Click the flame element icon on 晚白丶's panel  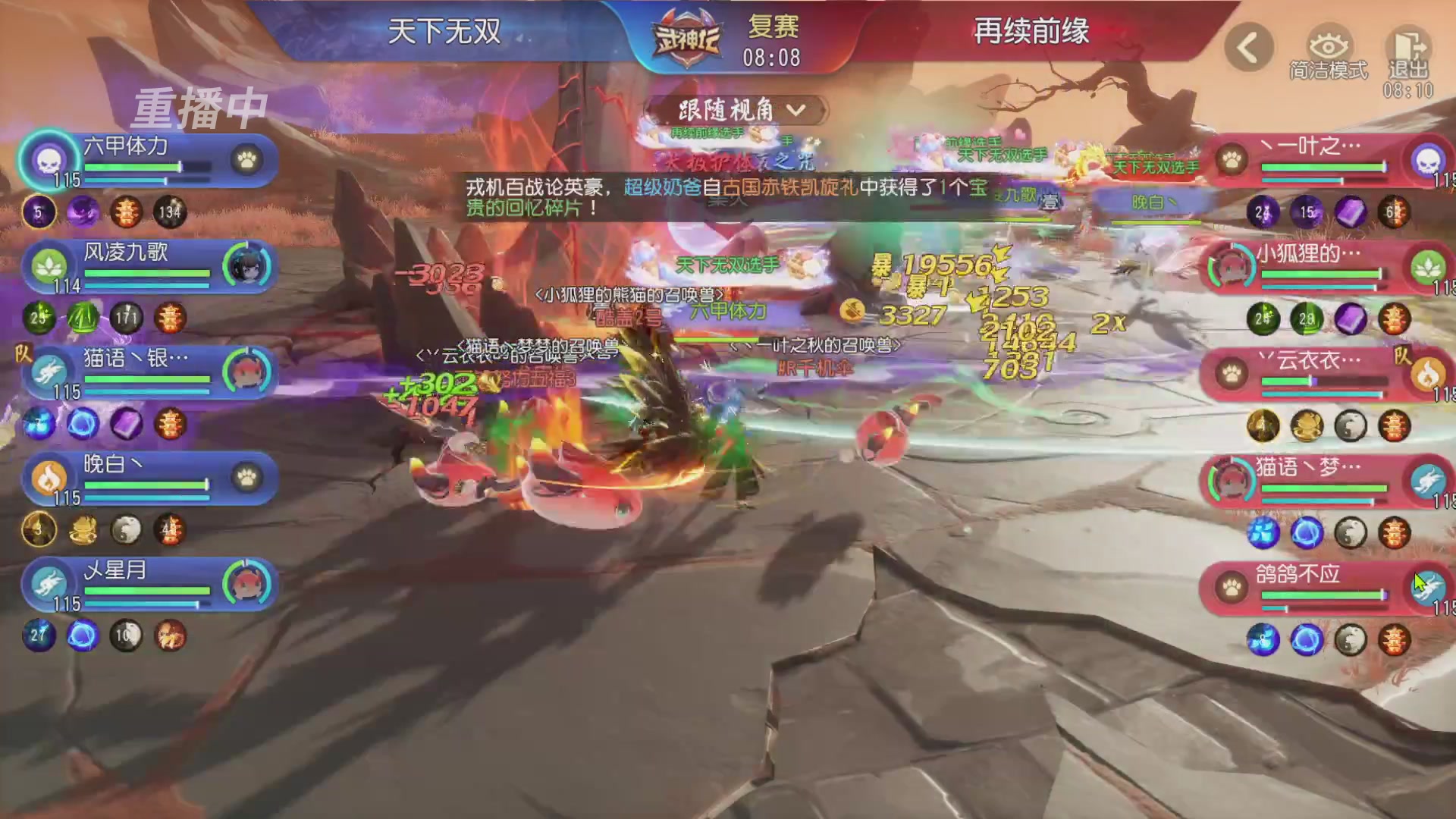tap(48, 479)
